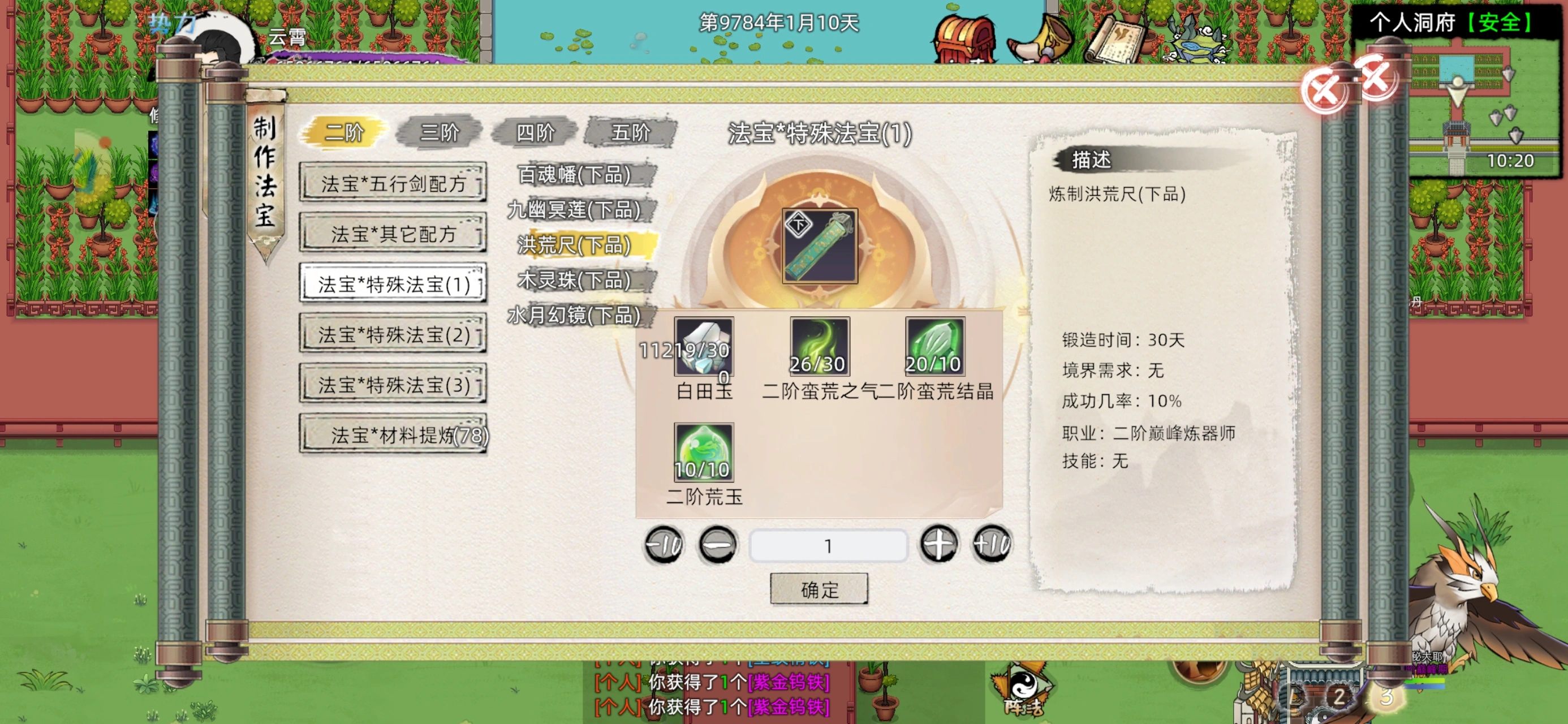Click the 白田玉 material slot

704,347
